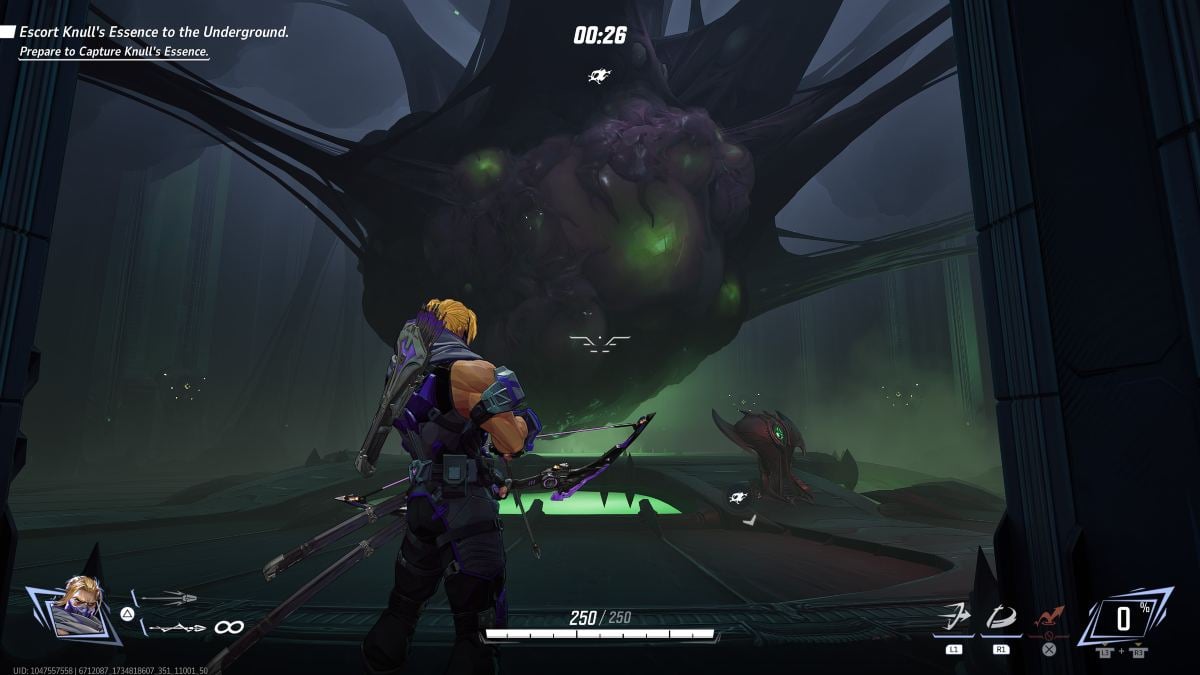Click the objective marker under the timer
The image size is (1200, 675).
[600, 75]
